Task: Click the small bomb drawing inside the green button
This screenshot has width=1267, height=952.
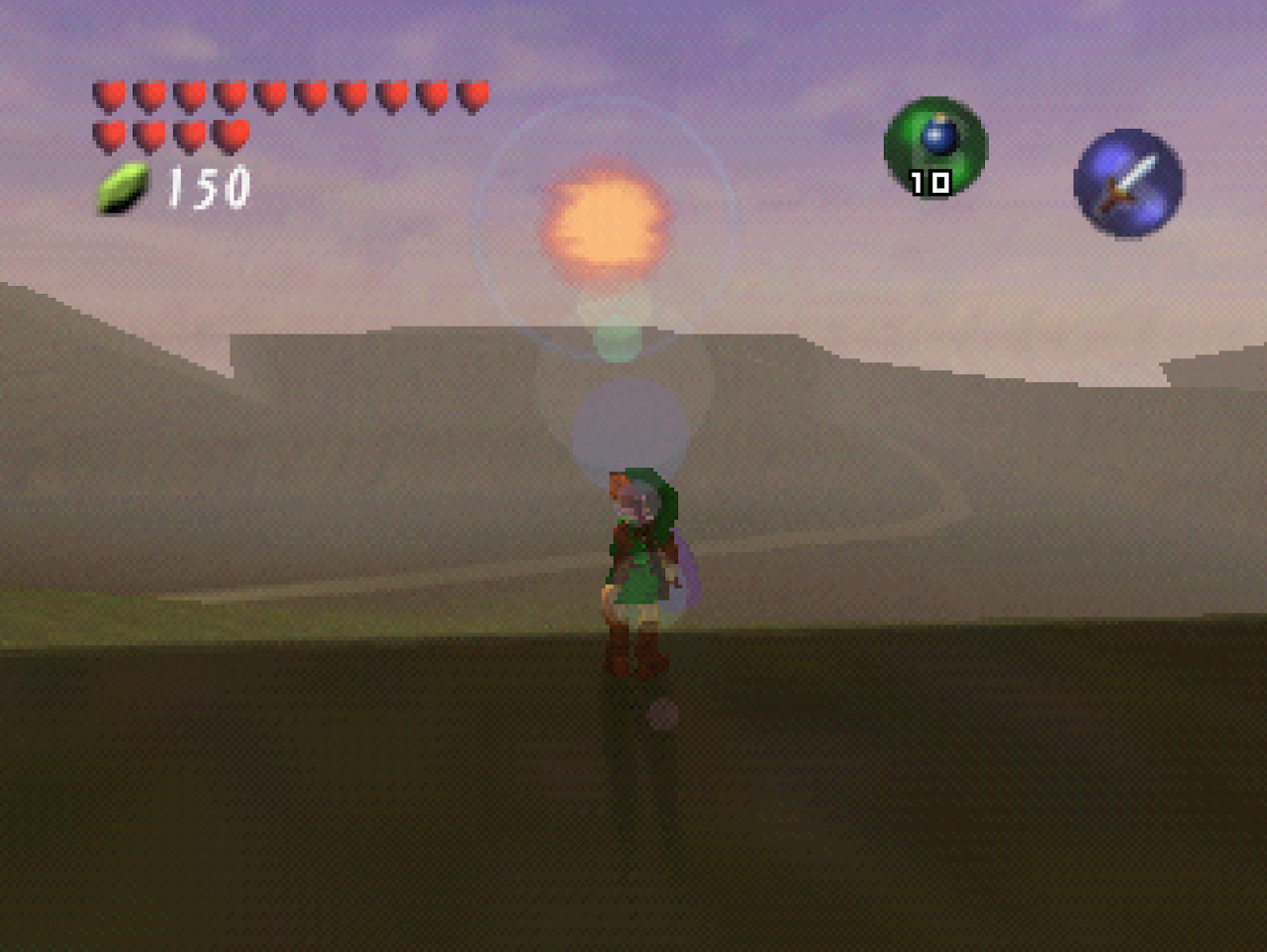Action: coord(940,139)
